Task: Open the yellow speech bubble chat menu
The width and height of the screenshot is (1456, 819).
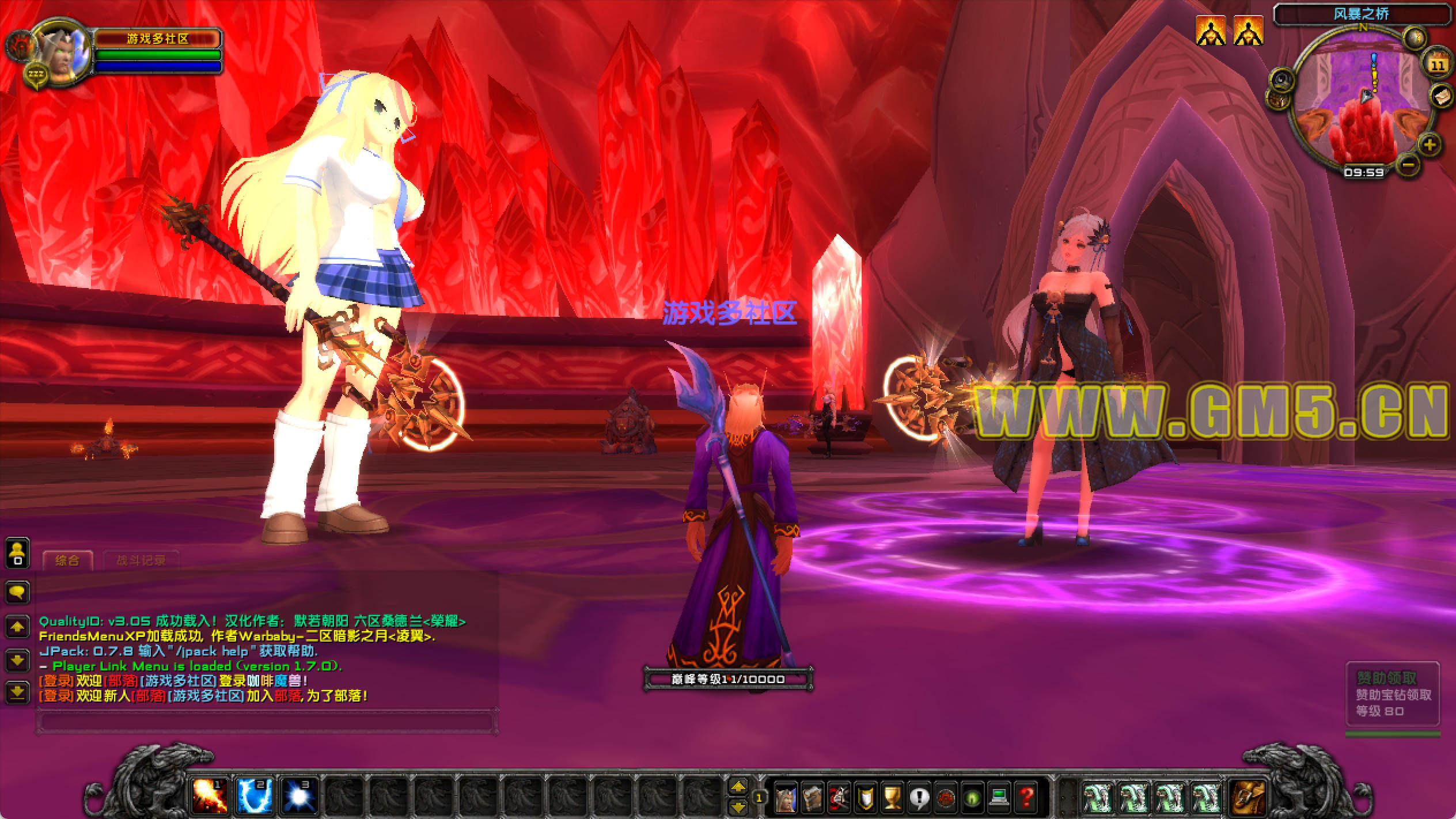Action: [x=17, y=591]
